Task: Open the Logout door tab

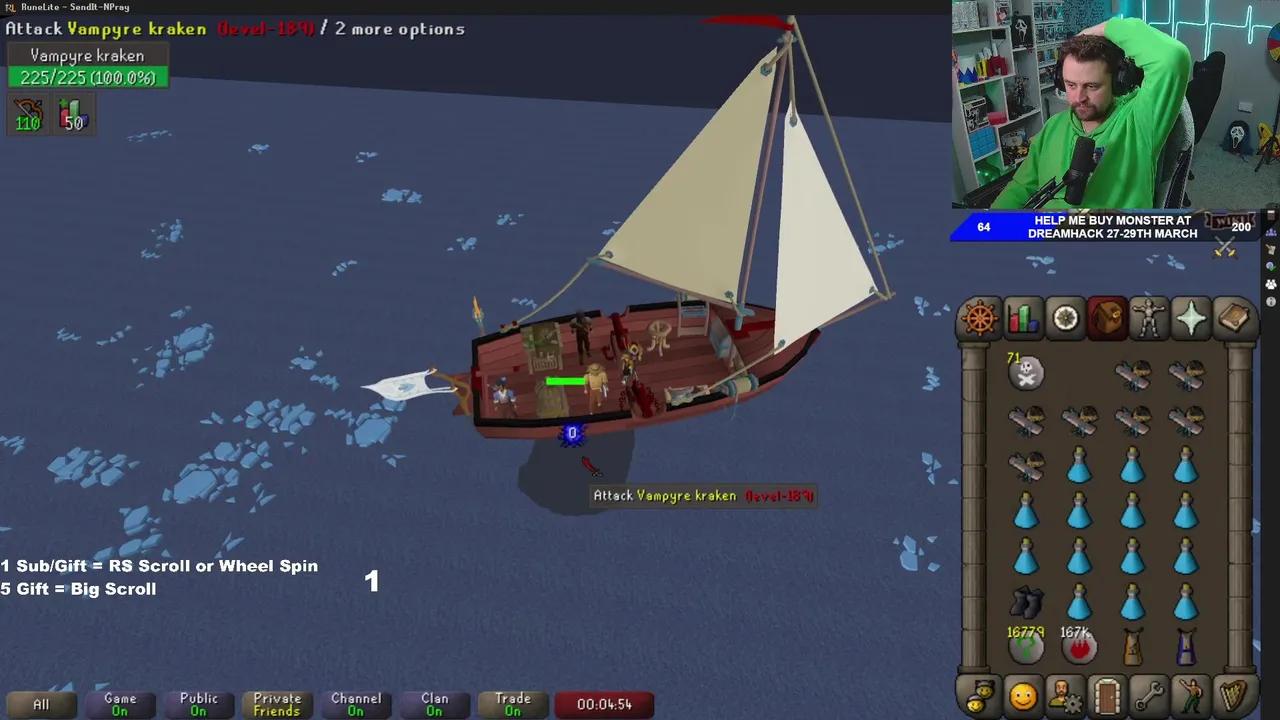Action: point(1107,695)
